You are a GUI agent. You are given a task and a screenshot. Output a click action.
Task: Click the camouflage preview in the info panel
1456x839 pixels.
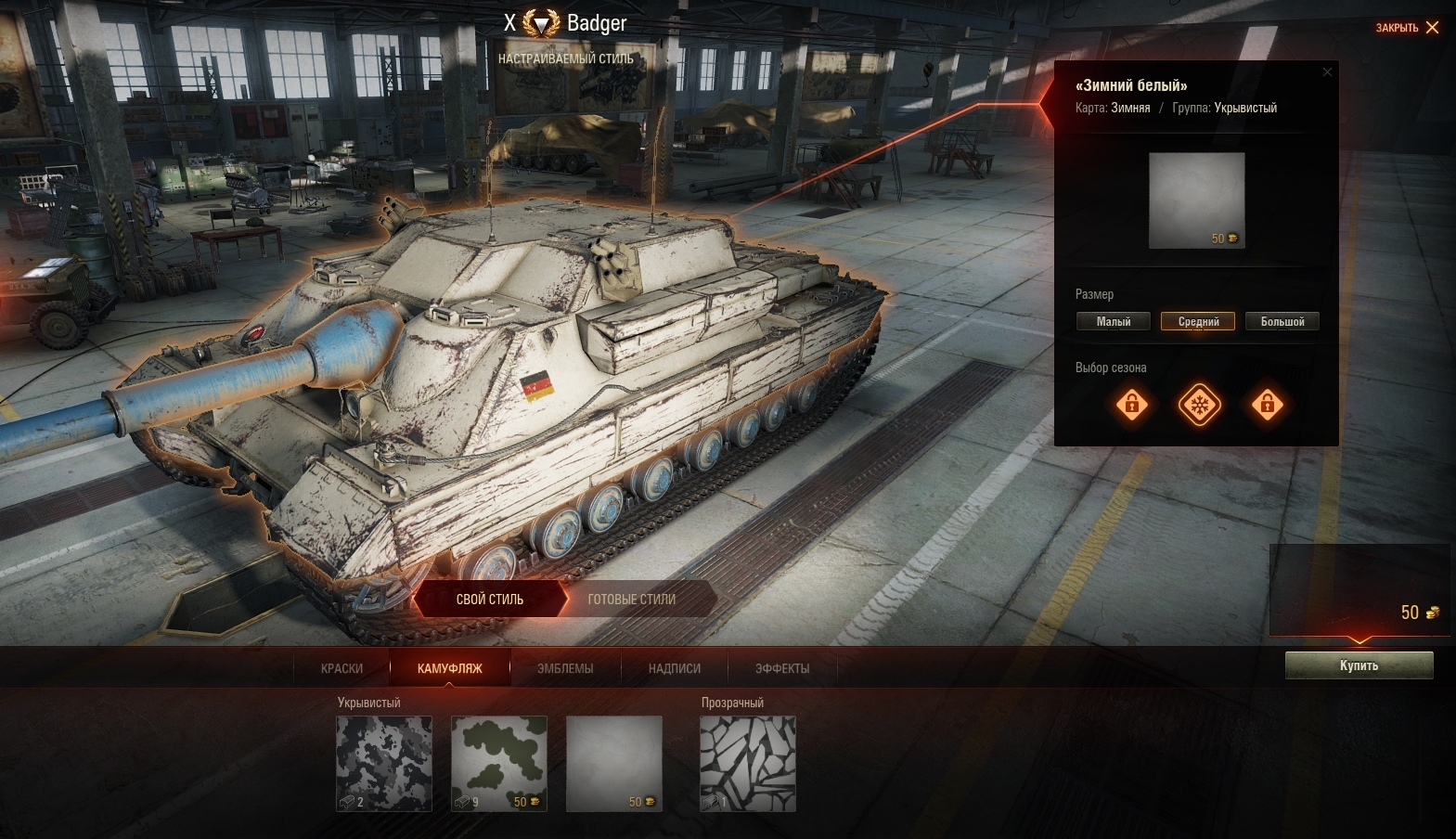[x=1197, y=200]
